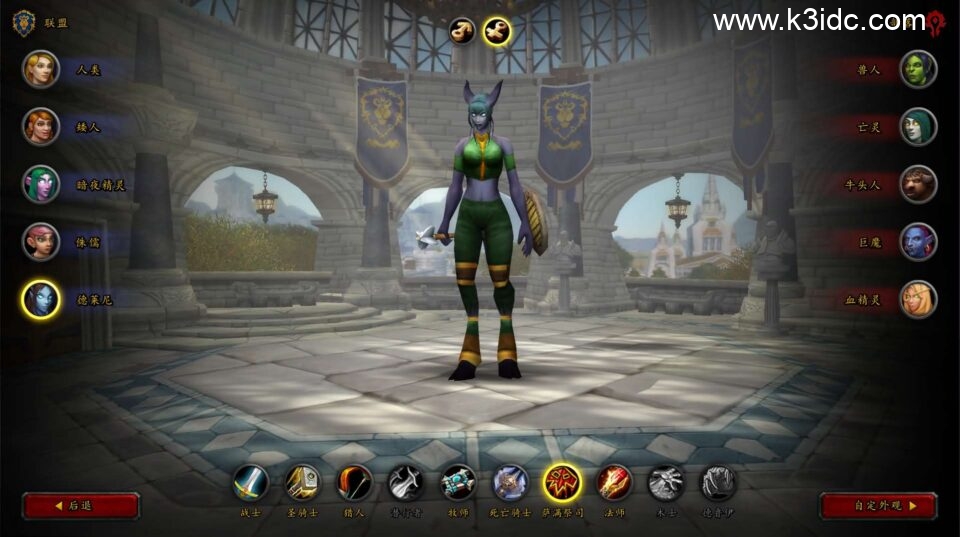This screenshot has width=960, height=537.
Task: Select the Blood Elf race portrait
Action: point(918,299)
